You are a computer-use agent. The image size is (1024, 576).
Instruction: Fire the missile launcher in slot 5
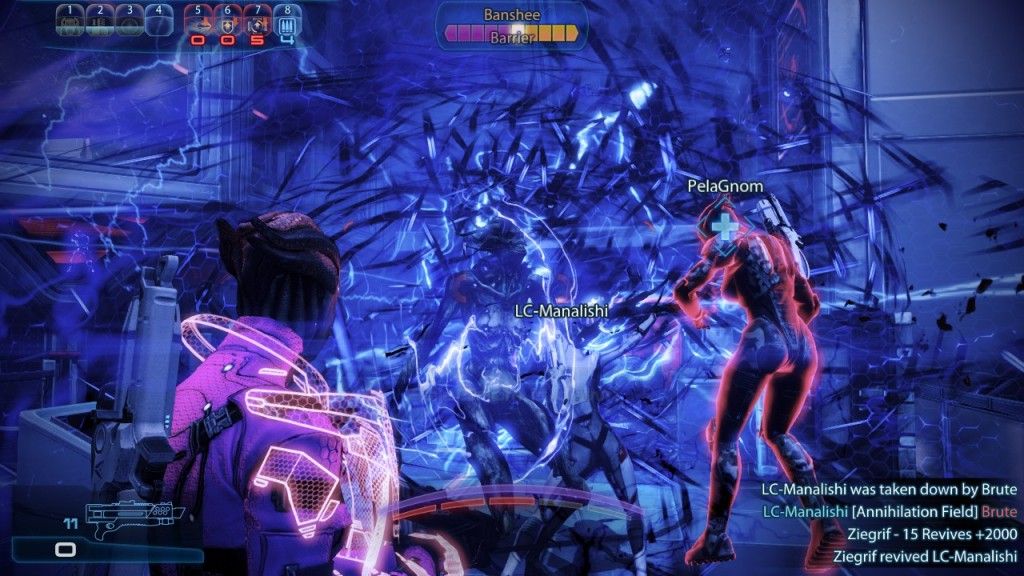pyautogui.click(x=198, y=23)
